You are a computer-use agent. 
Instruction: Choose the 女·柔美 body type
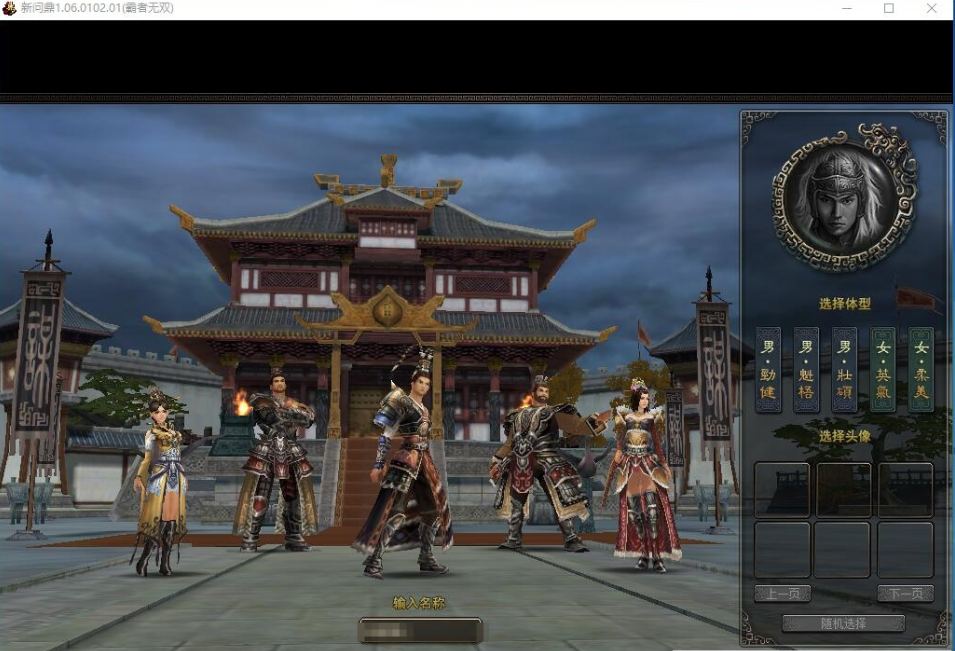pos(920,370)
